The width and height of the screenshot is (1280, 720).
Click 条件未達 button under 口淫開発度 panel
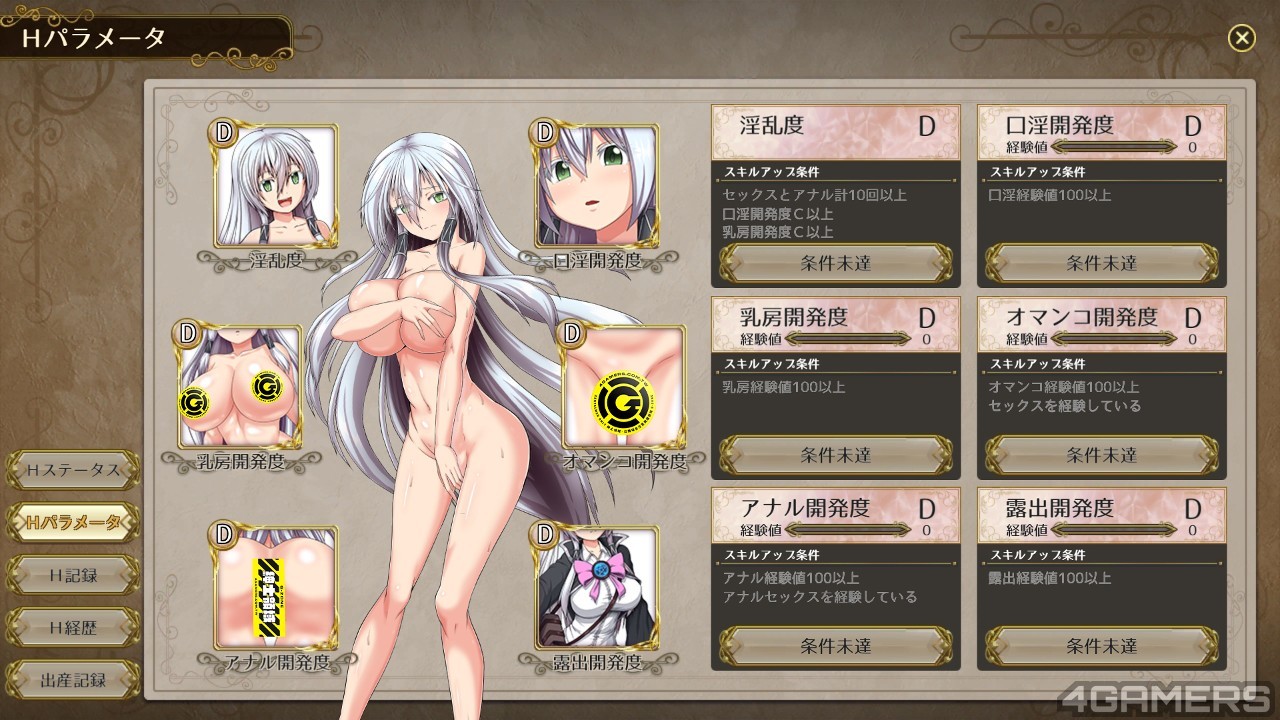[x=1101, y=263]
